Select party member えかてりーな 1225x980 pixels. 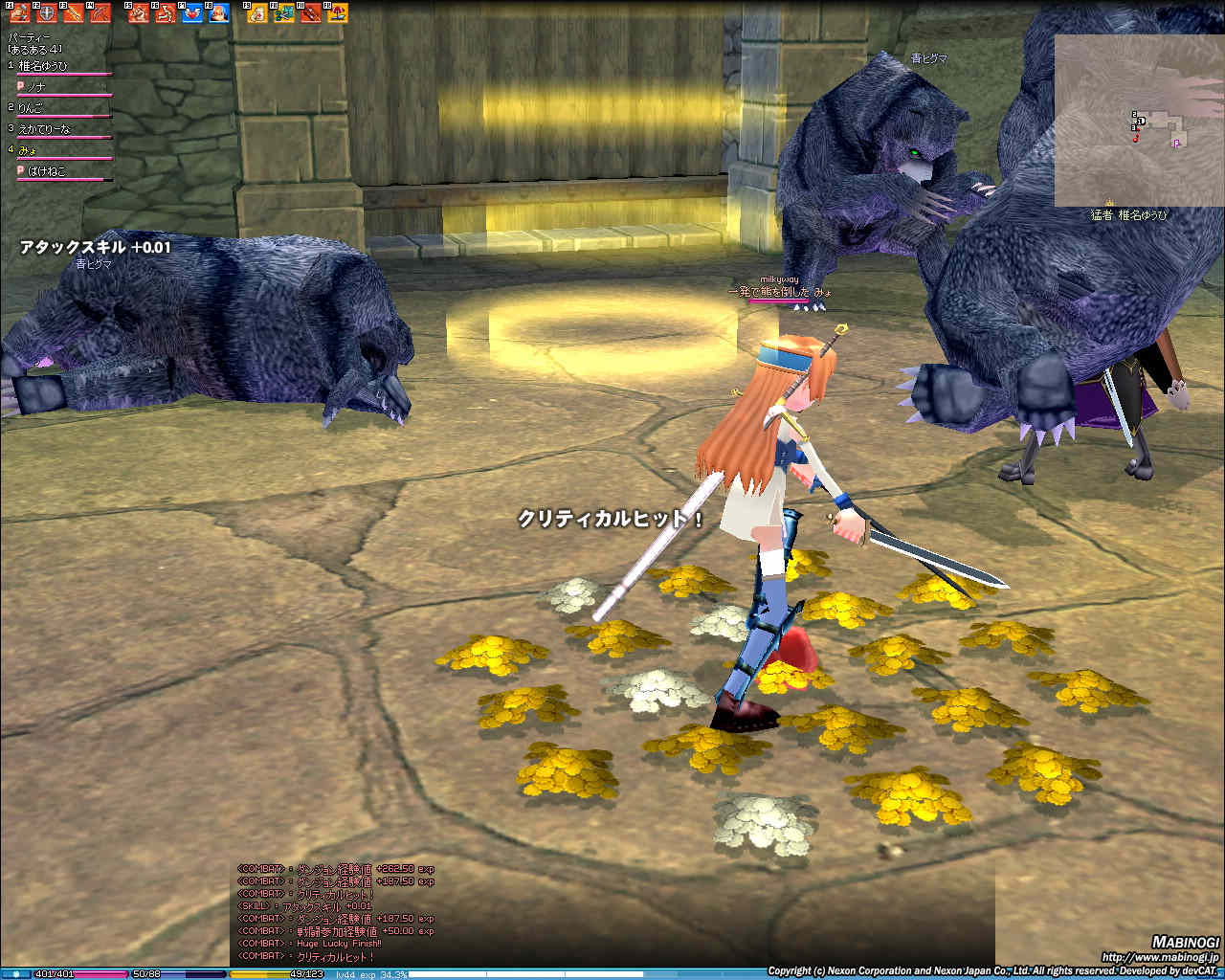(44, 129)
